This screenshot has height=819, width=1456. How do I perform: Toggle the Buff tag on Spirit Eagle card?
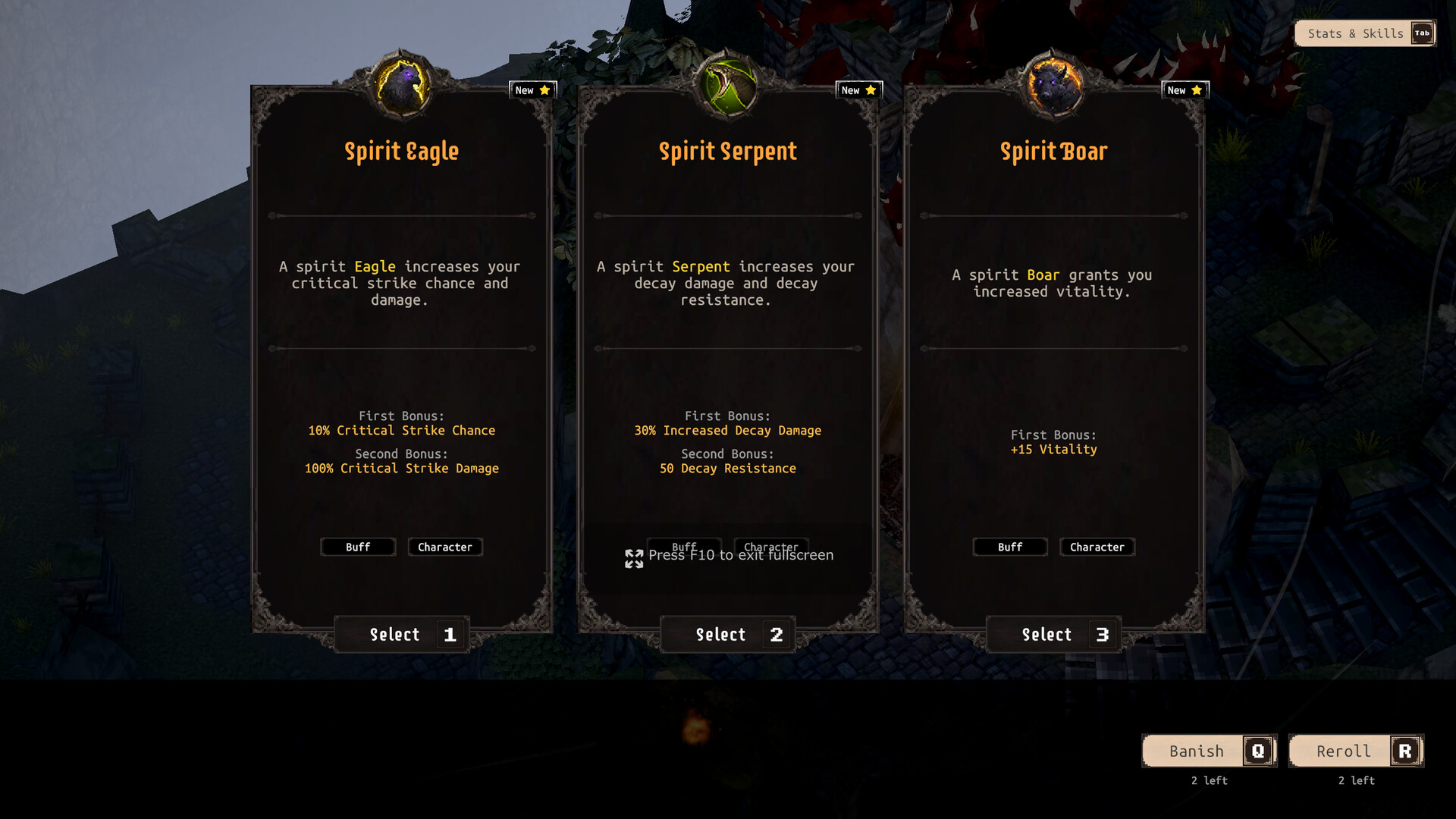[358, 547]
